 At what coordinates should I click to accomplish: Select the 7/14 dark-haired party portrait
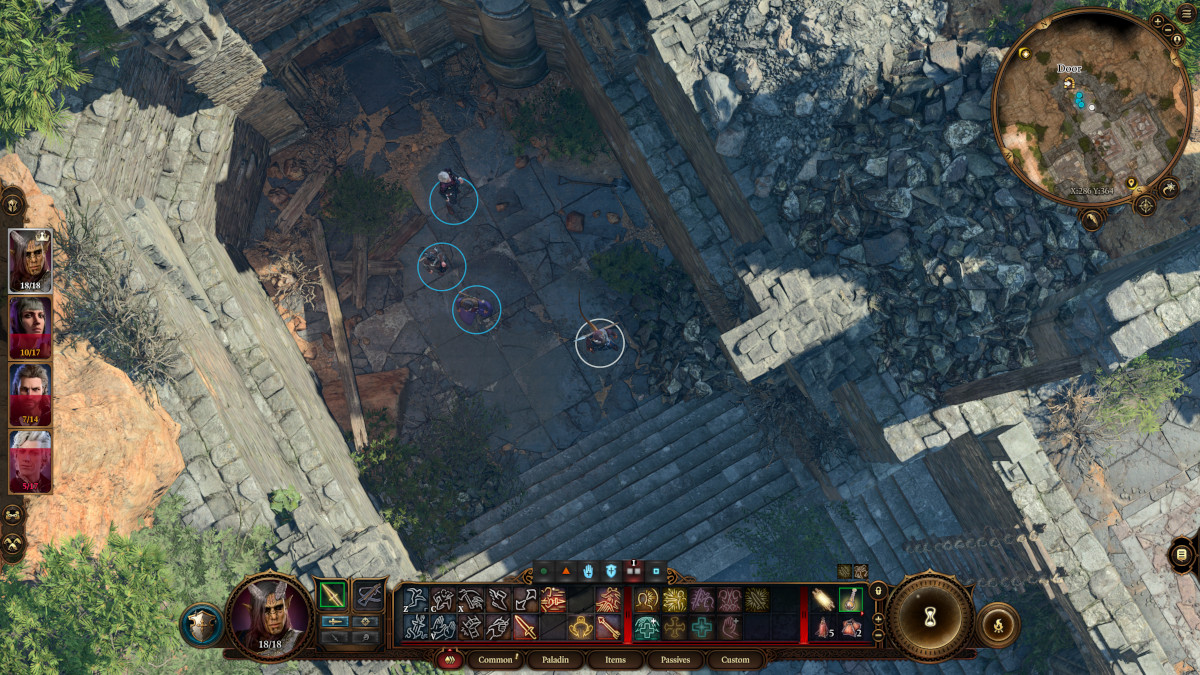click(x=30, y=393)
